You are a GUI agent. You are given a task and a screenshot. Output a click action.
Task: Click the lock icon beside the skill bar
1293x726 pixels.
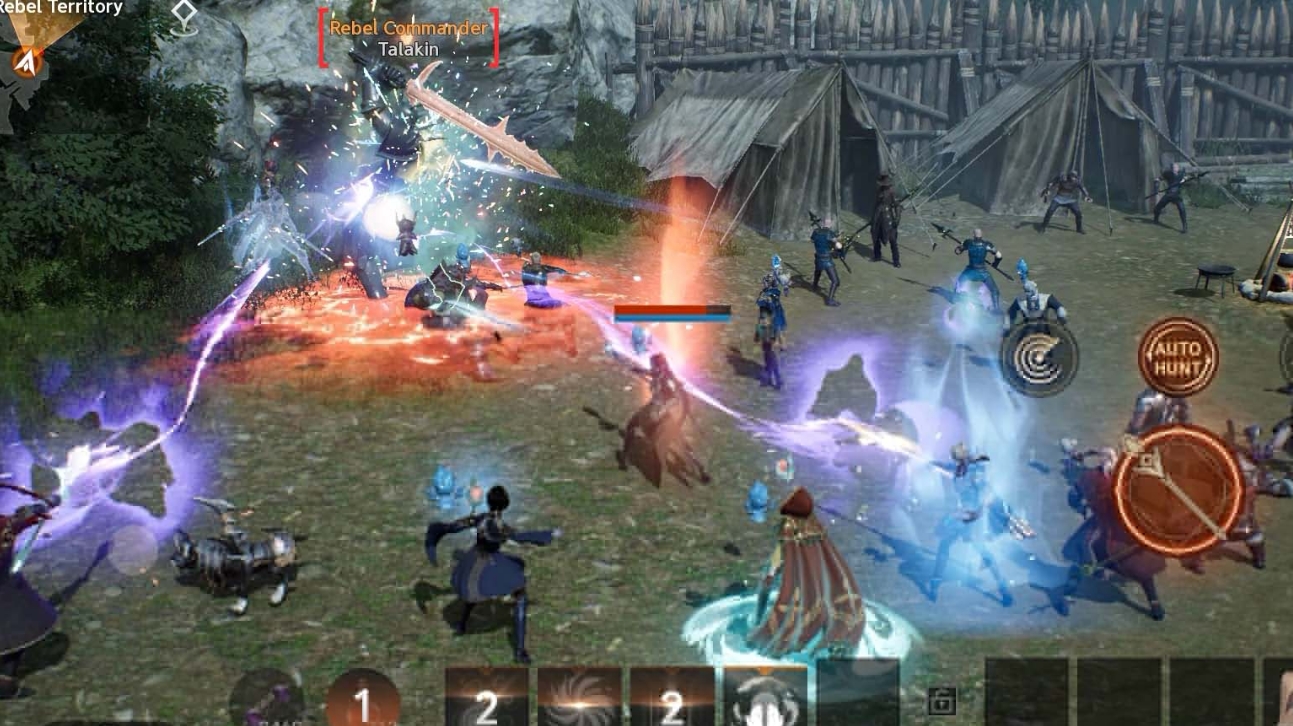tap(940, 701)
